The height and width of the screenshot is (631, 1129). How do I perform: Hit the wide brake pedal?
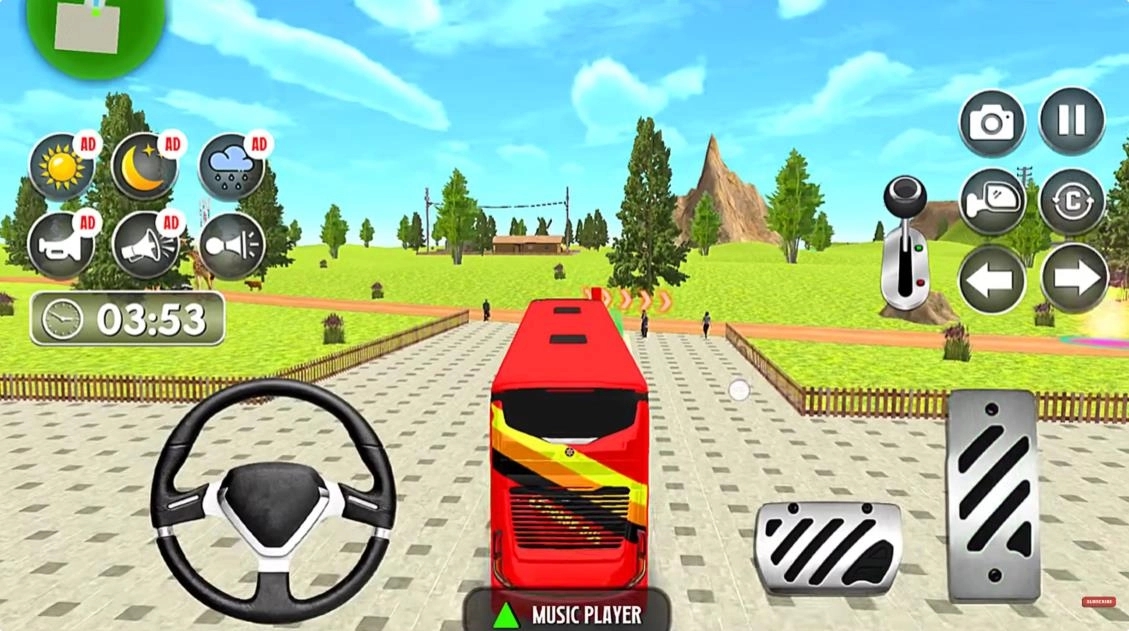coord(828,548)
